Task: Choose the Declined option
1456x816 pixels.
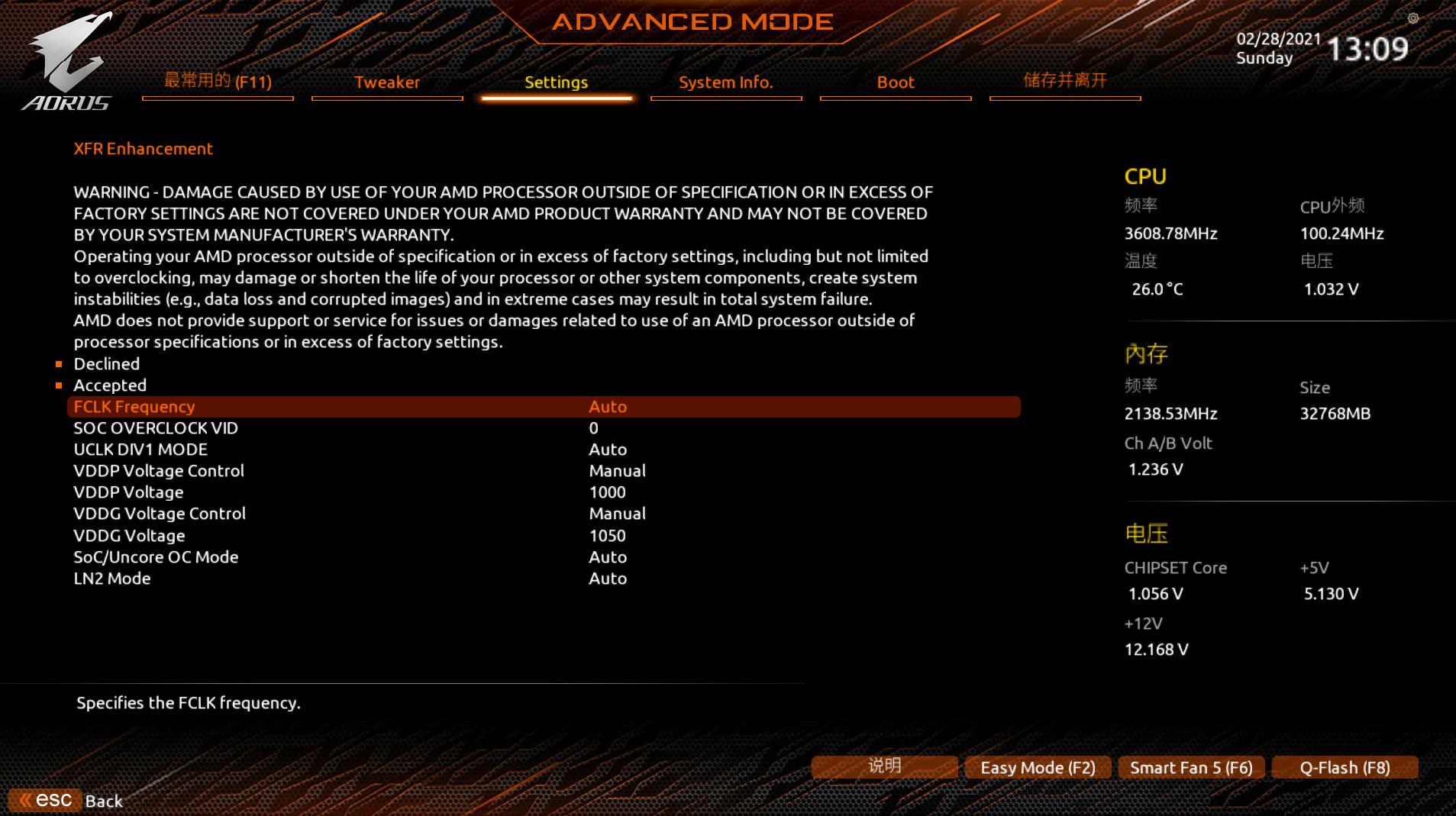Action: click(x=107, y=364)
